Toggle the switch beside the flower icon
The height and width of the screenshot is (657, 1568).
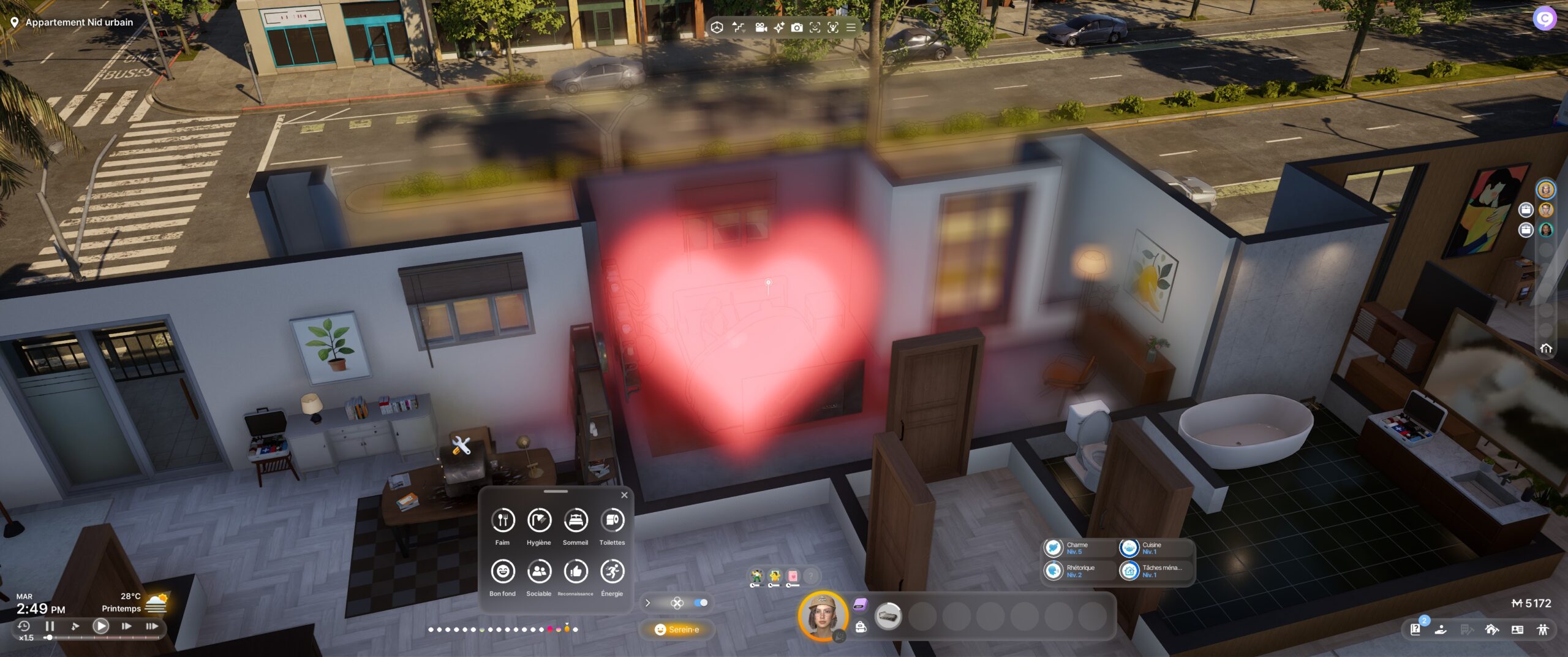pos(701,603)
